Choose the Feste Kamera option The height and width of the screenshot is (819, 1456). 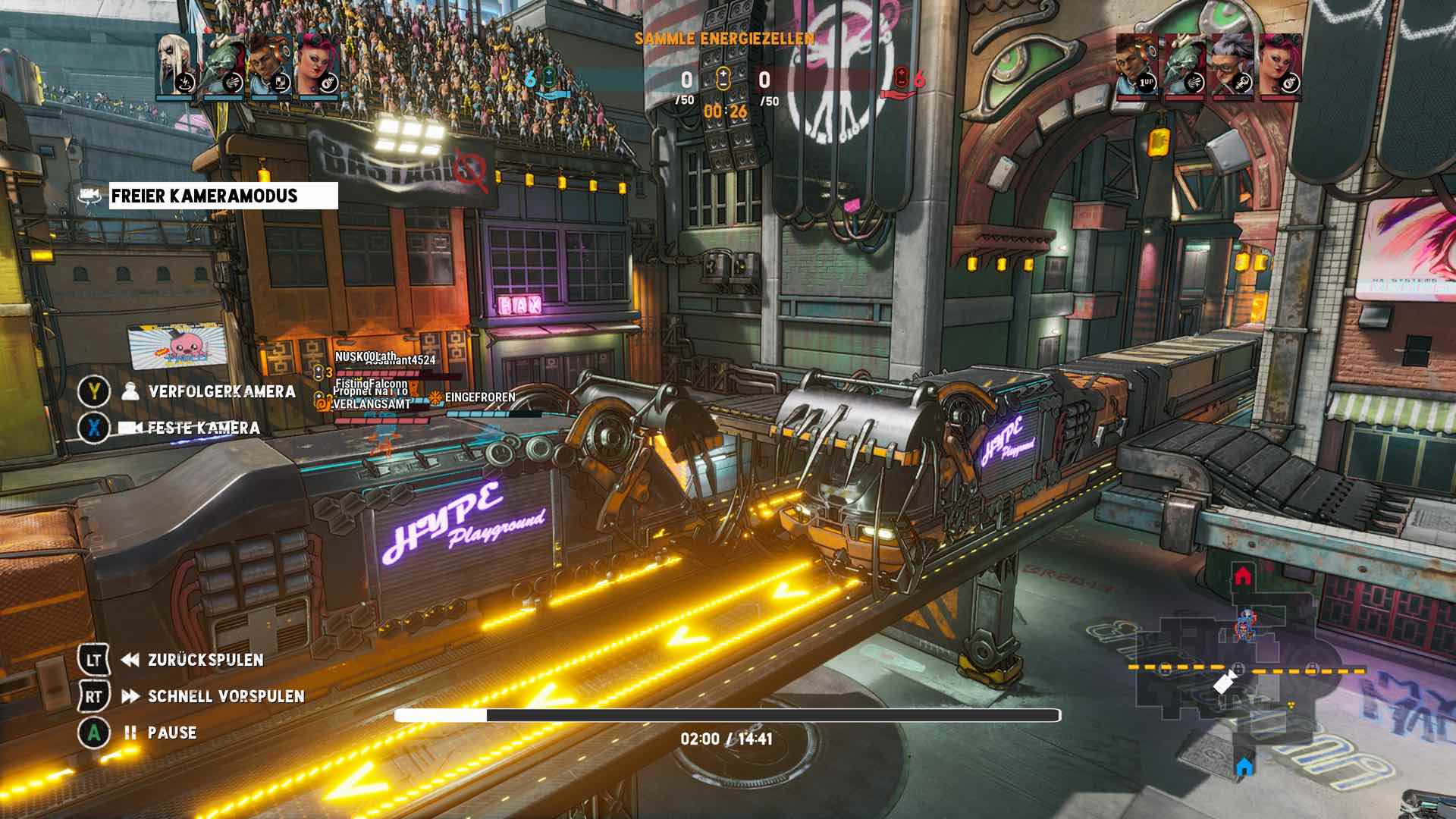tap(203, 428)
